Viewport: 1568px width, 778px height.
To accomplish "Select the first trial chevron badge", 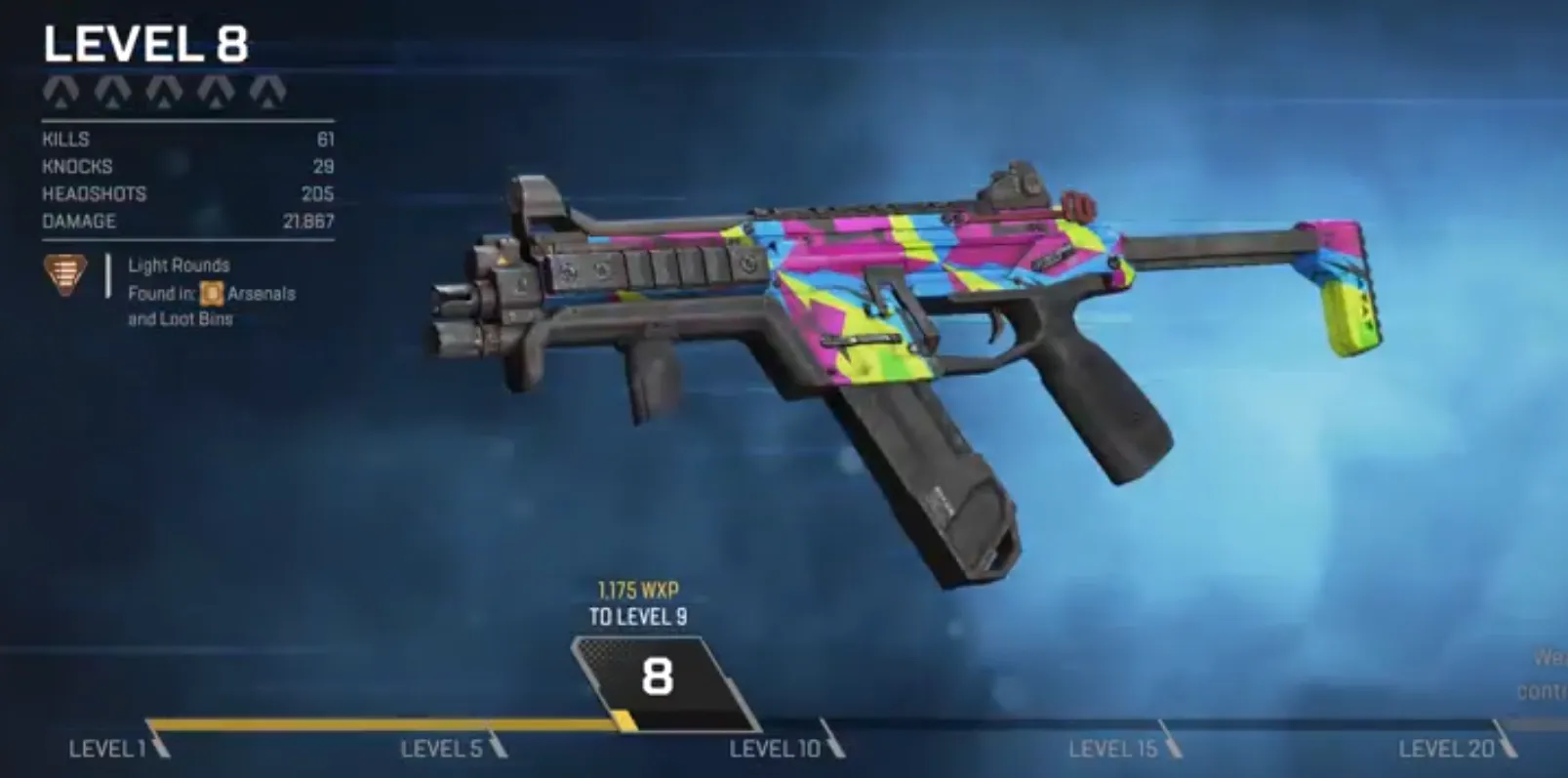I will (60, 93).
